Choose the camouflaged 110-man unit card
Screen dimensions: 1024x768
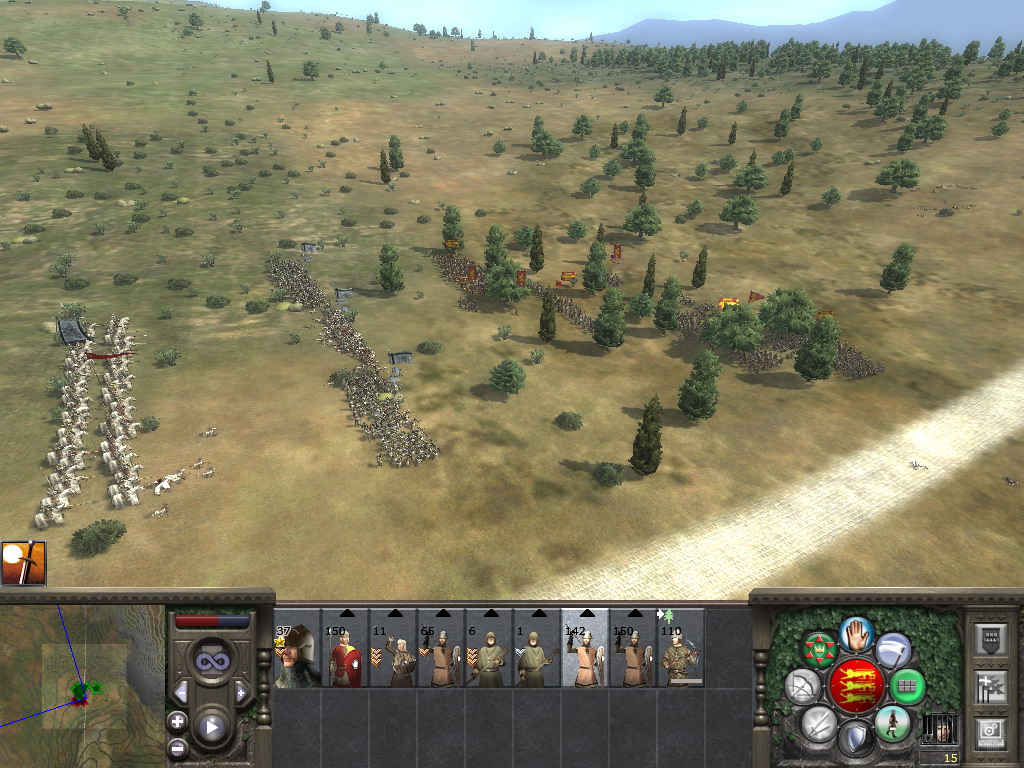[x=681, y=657]
